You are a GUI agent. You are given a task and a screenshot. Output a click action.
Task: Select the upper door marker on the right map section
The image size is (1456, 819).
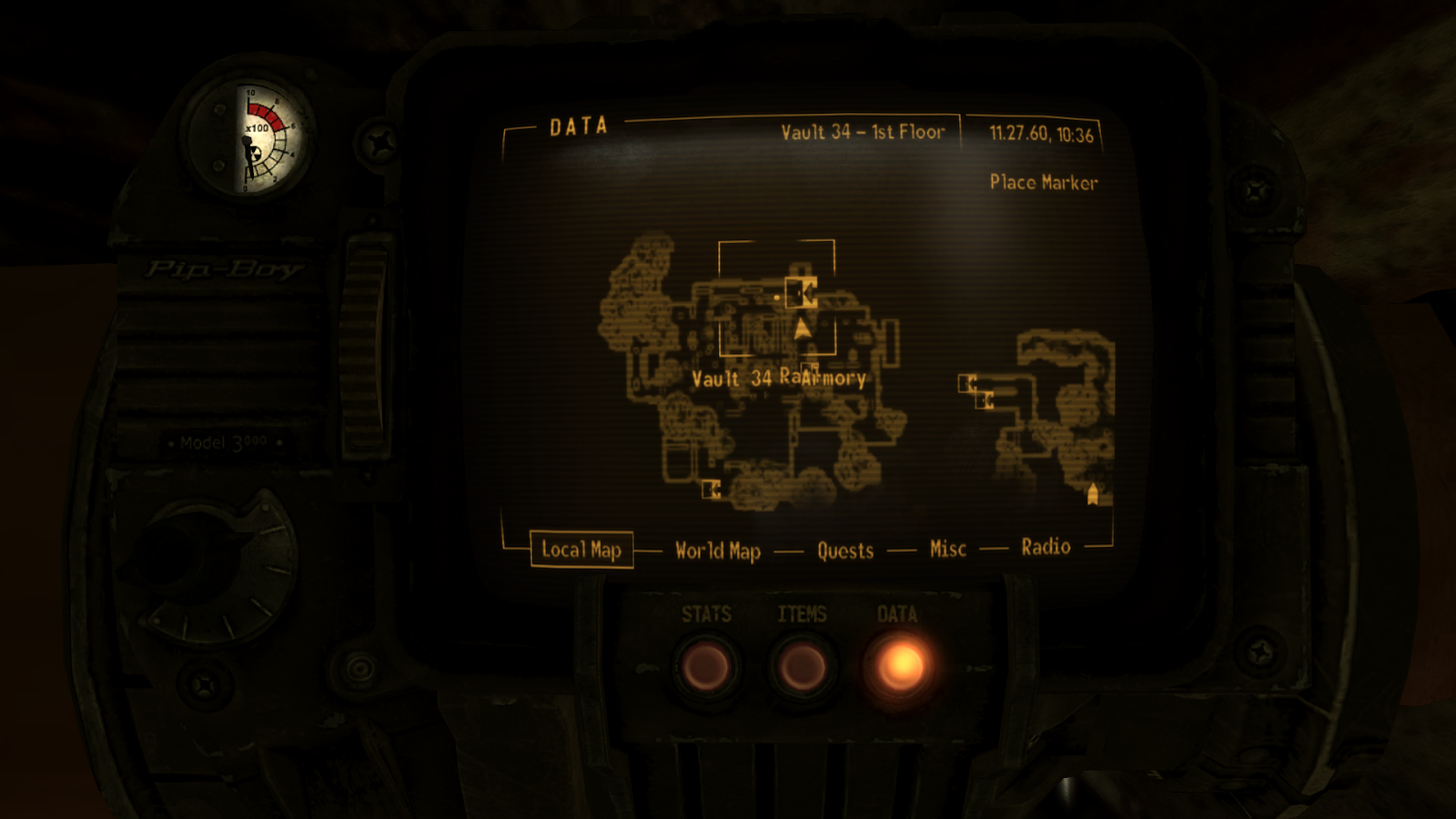[967, 382]
